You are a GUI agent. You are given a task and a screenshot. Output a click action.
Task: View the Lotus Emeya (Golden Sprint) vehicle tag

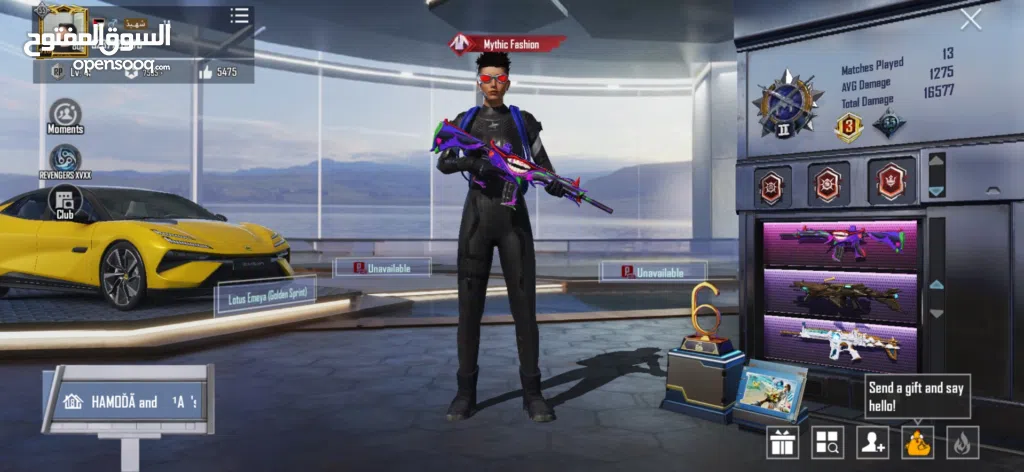click(266, 294)
